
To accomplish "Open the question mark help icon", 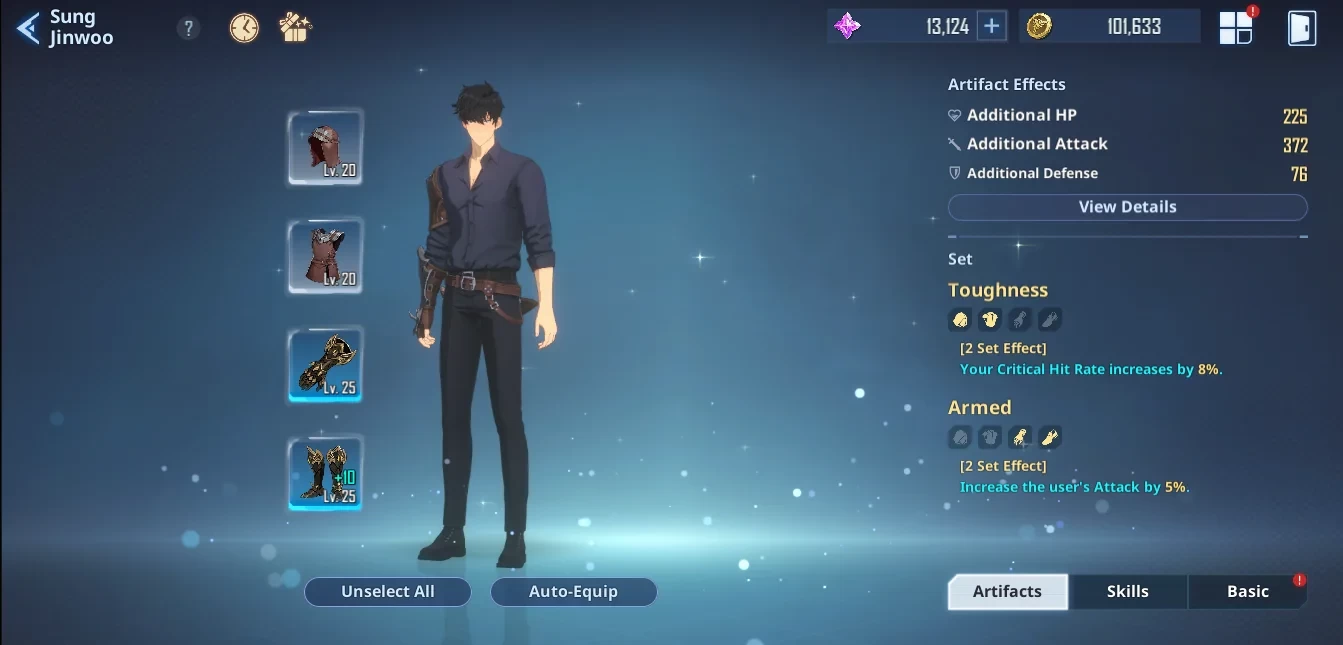I will point(188,28).
